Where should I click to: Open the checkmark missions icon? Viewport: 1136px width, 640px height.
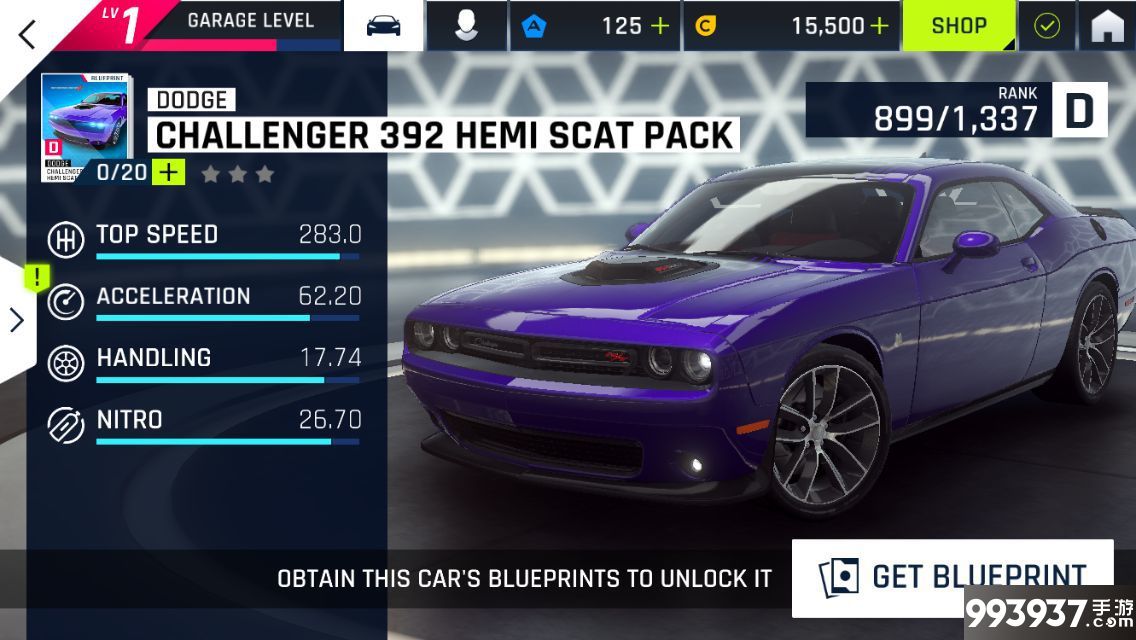coord(1046,26)
